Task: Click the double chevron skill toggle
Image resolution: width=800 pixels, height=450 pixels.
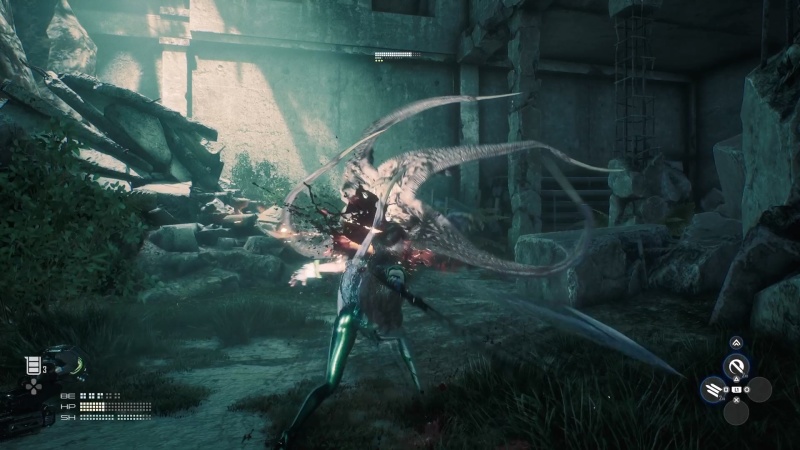Action: pos(736,343)
